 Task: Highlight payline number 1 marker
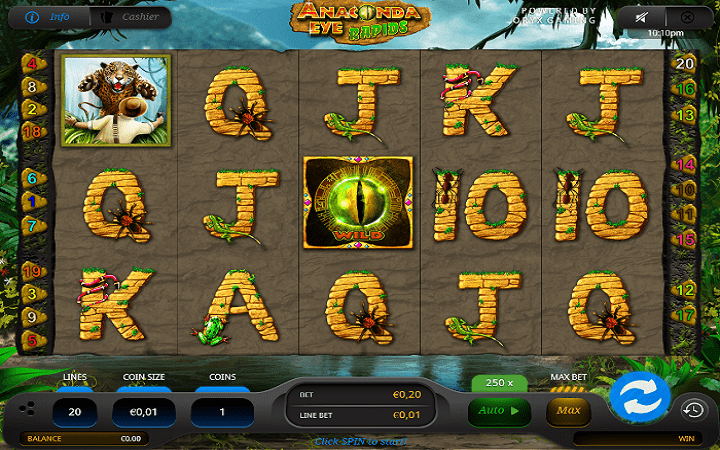click(x=31, y=201)
